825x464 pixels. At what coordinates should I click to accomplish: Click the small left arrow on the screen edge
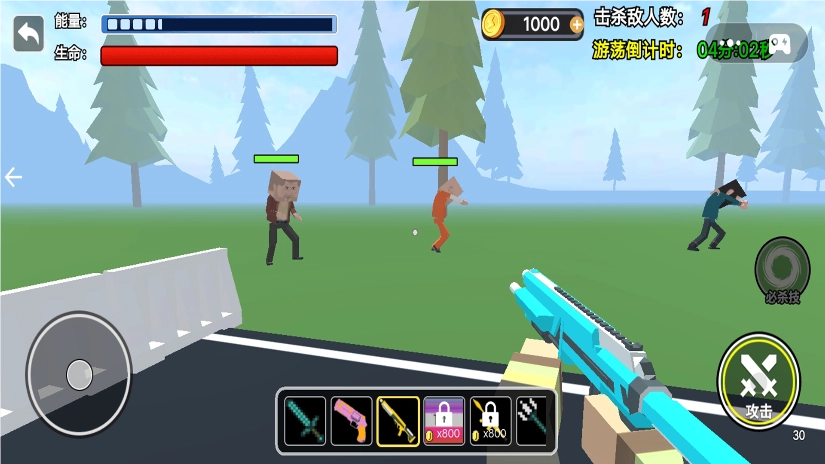(x=13, y=178)
